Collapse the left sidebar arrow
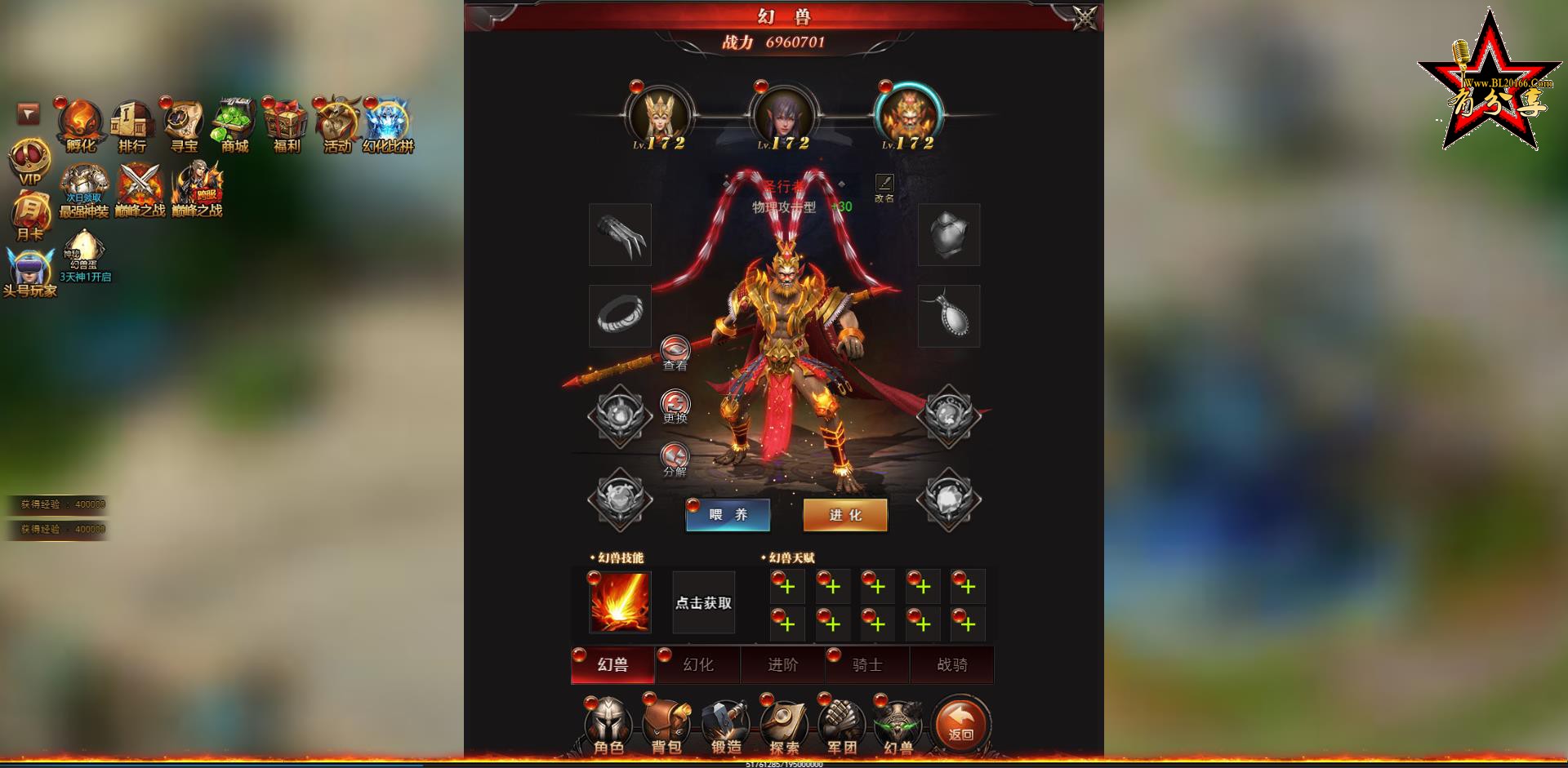This screenshot has height=768, width=1568. tap(27, 114)
